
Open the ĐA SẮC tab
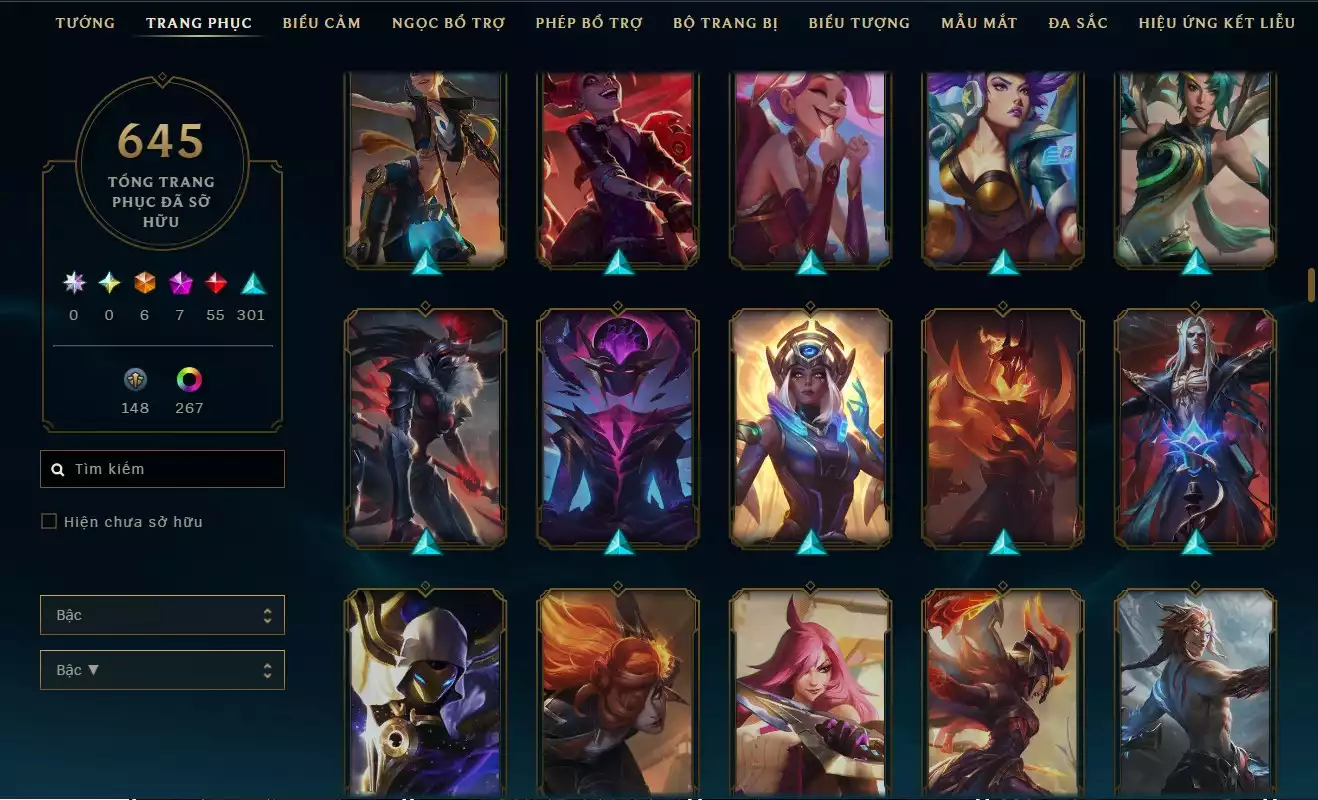click(x=1075, y=22)
